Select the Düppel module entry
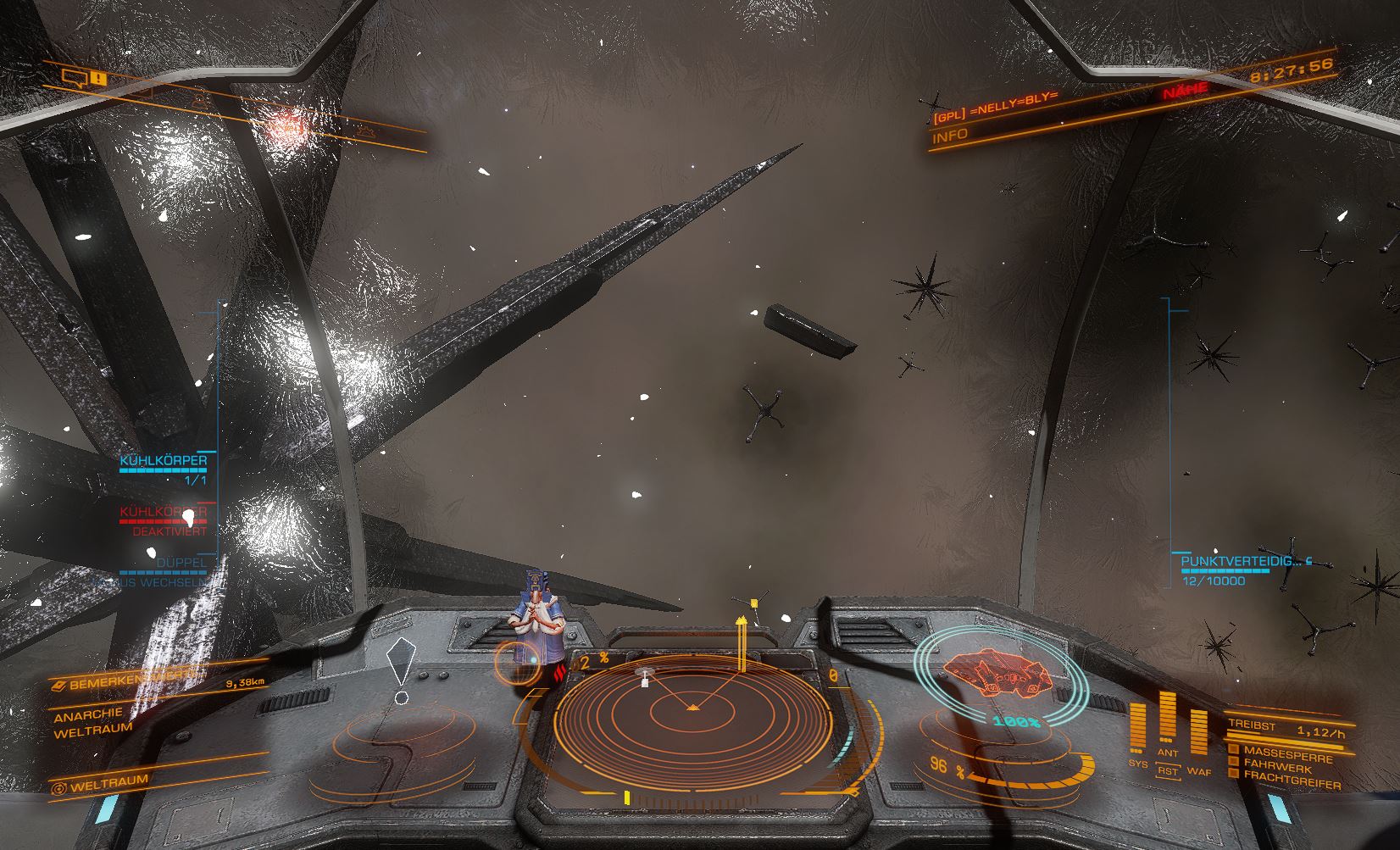The image size is (1400, 850). [181, 563]
